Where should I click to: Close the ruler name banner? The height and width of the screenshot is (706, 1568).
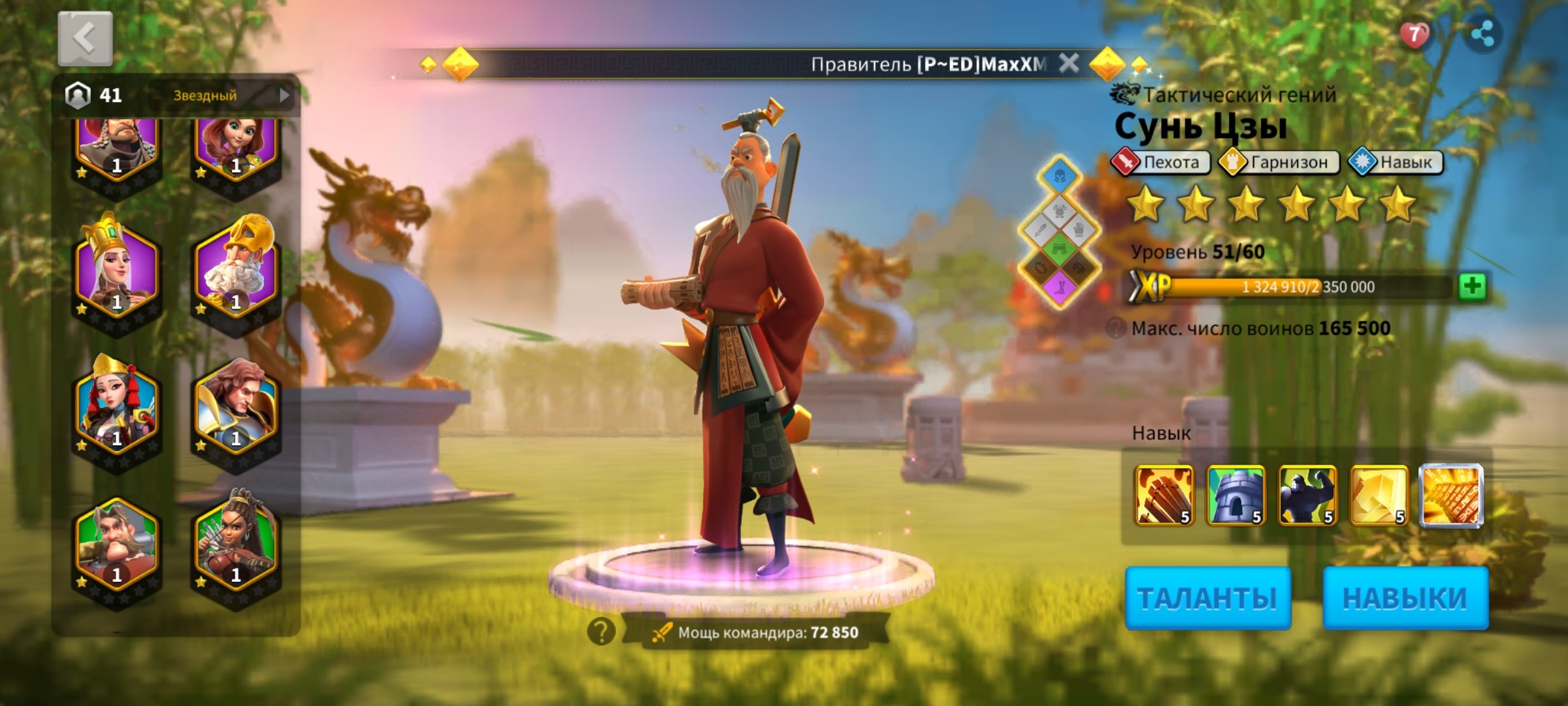(1069, 63)
